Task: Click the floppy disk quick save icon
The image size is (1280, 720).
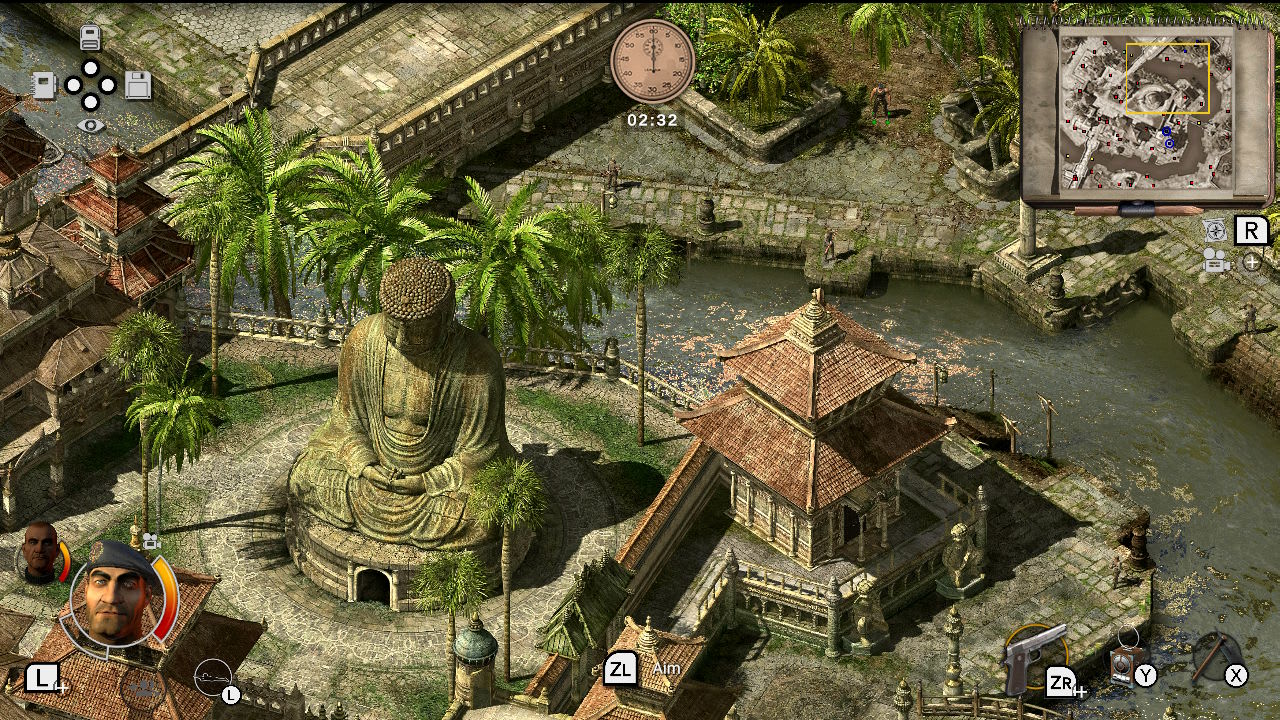Action: 139,86
